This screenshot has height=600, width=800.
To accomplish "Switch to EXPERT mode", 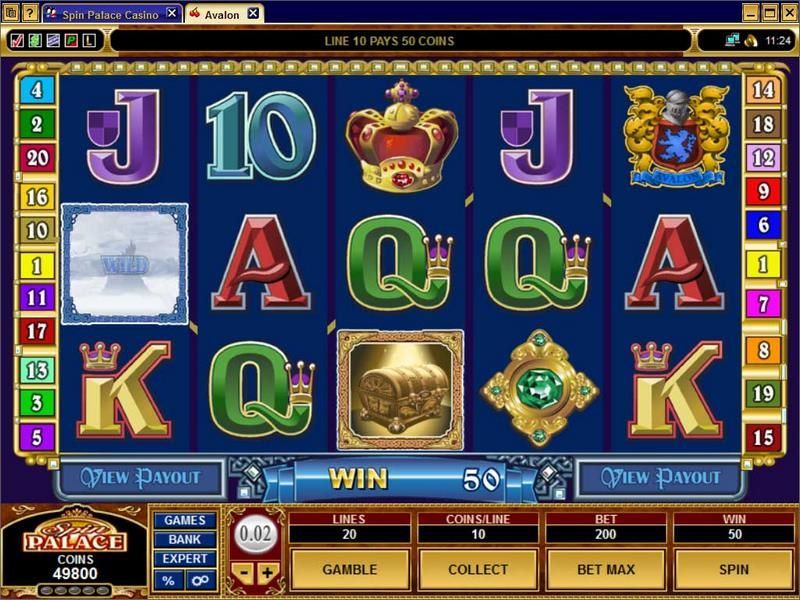I will click(x=184, y=559).
